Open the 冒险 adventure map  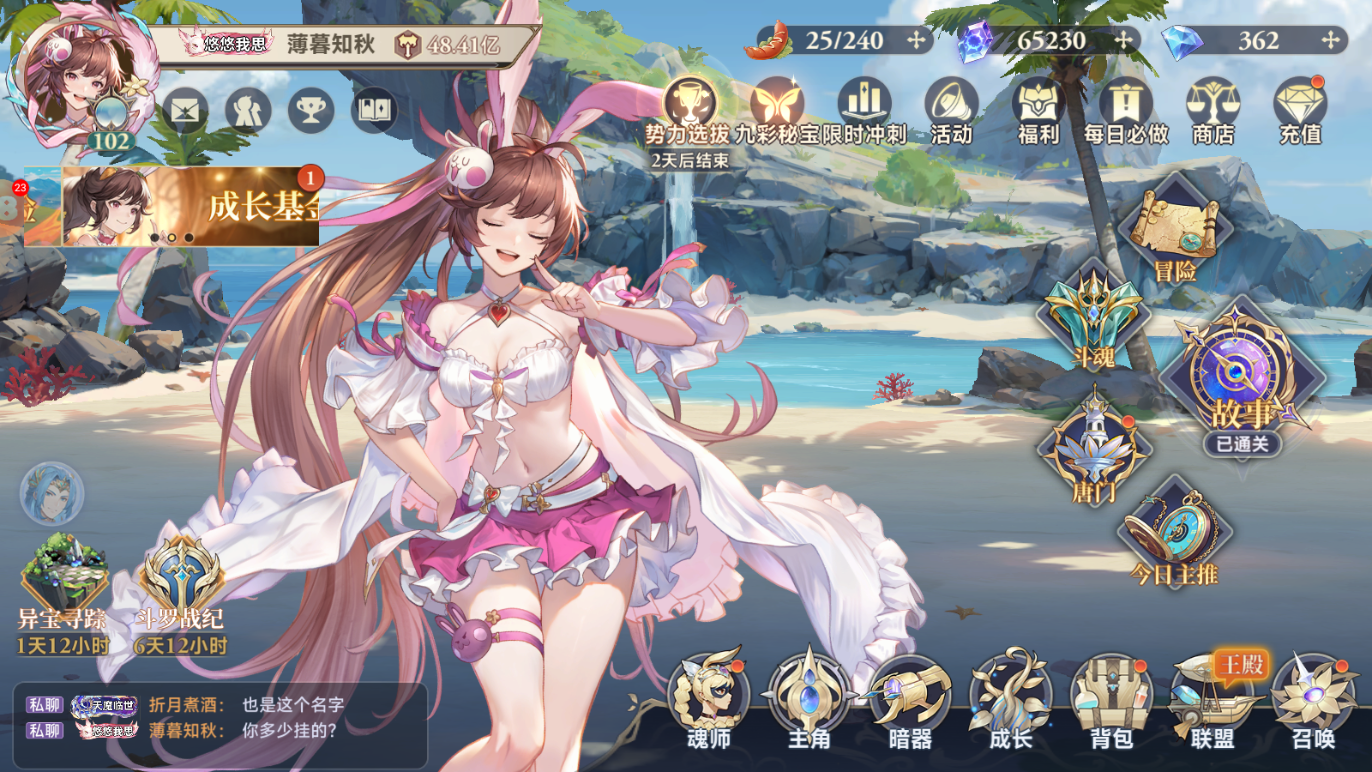(1175, 230)
